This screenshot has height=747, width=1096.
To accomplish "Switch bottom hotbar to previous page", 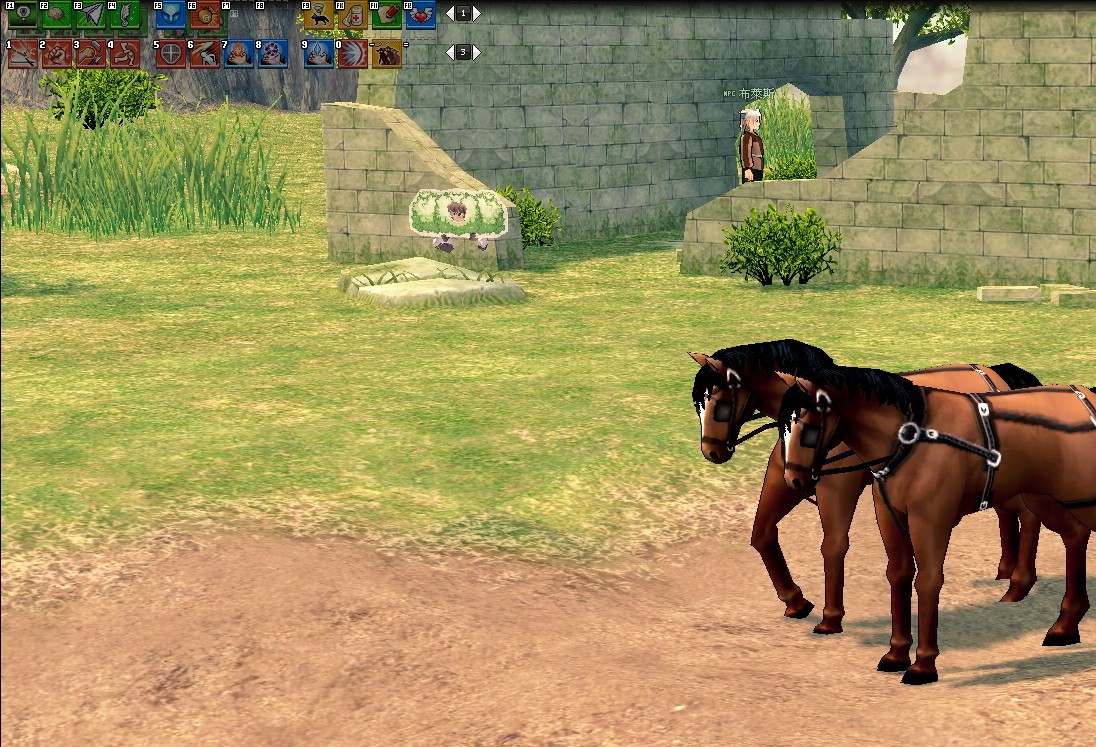I will click(x=450, y=52).
